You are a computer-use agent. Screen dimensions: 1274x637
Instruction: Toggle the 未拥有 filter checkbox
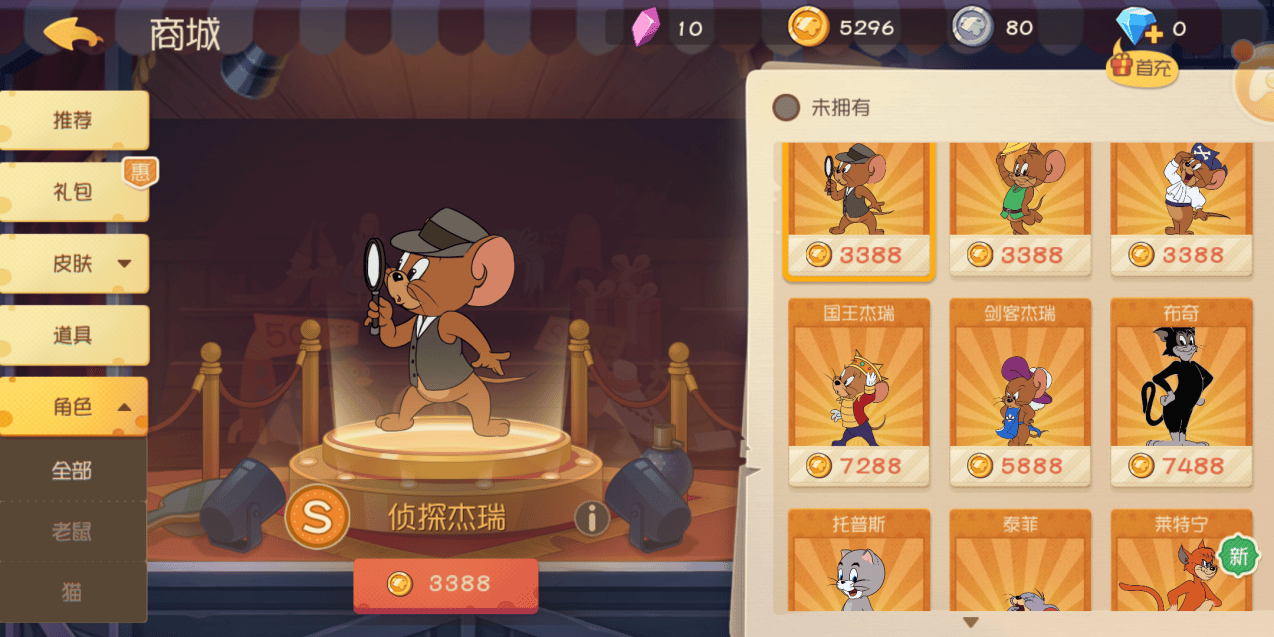[x=787, y=108]
